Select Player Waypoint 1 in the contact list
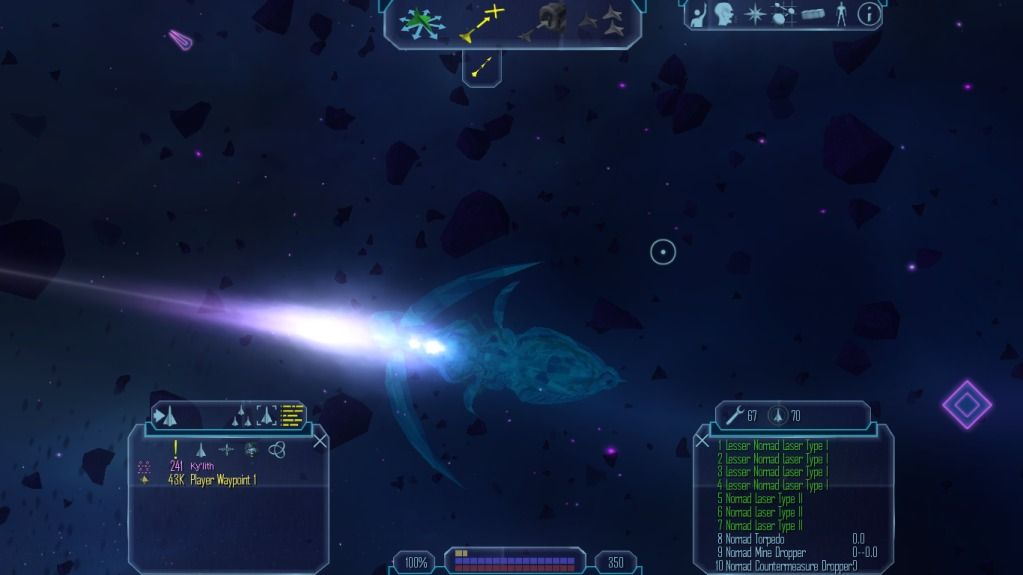The width and height of the screenshot is (1023, 575). pos(225,480)
